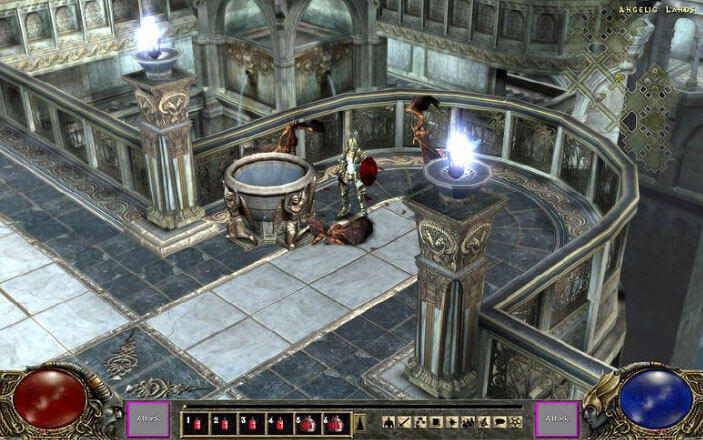This screenshot has width=703, height=440.
Task: Click the Attack skill button beside the red health orb
Action: point(147,420)
